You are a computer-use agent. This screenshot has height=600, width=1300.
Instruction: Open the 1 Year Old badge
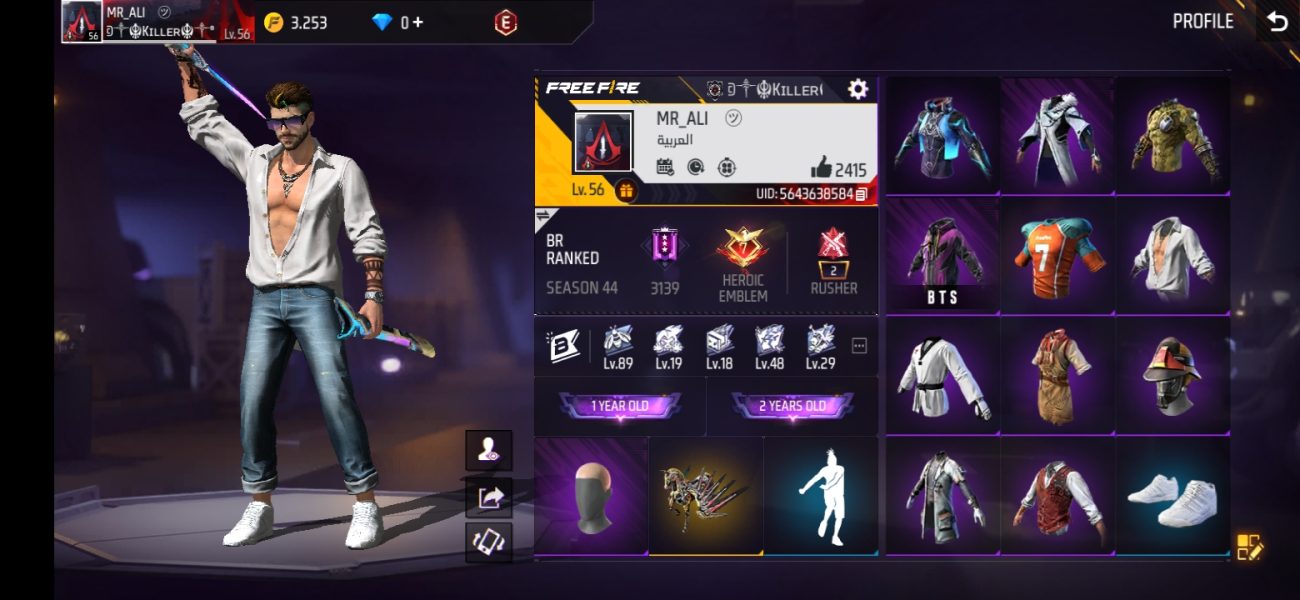click(x=620, y=406)
